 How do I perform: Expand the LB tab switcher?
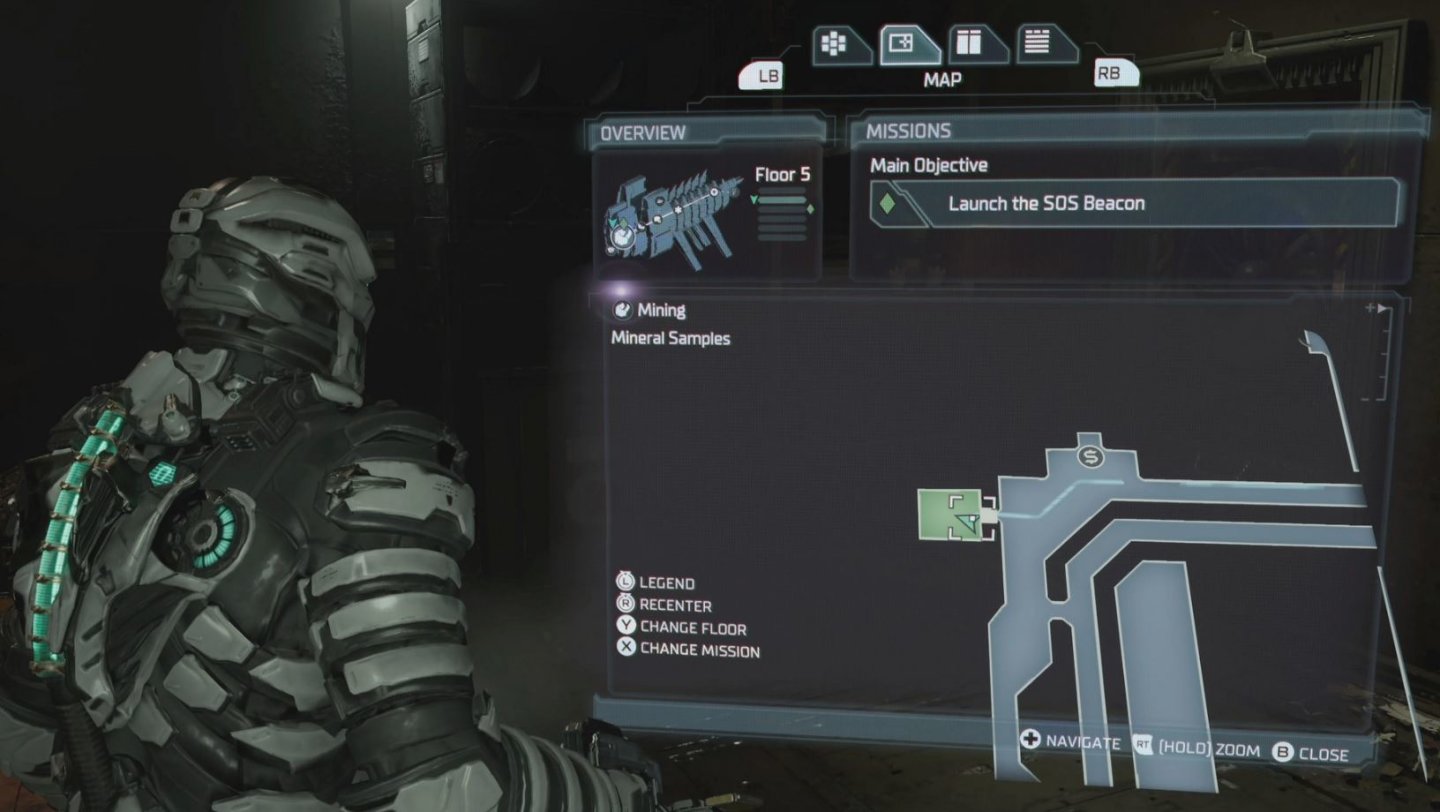pos(762,74)
